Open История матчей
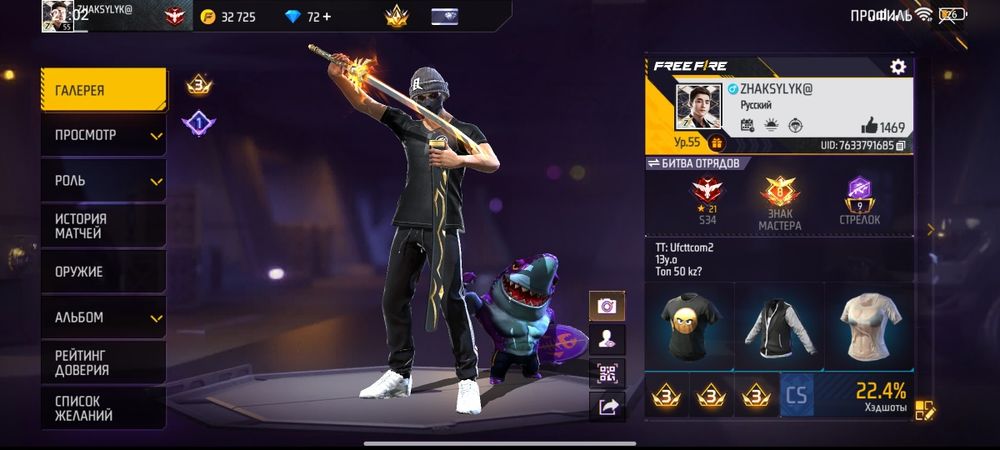1000x450 pixels. coord(103,226)
